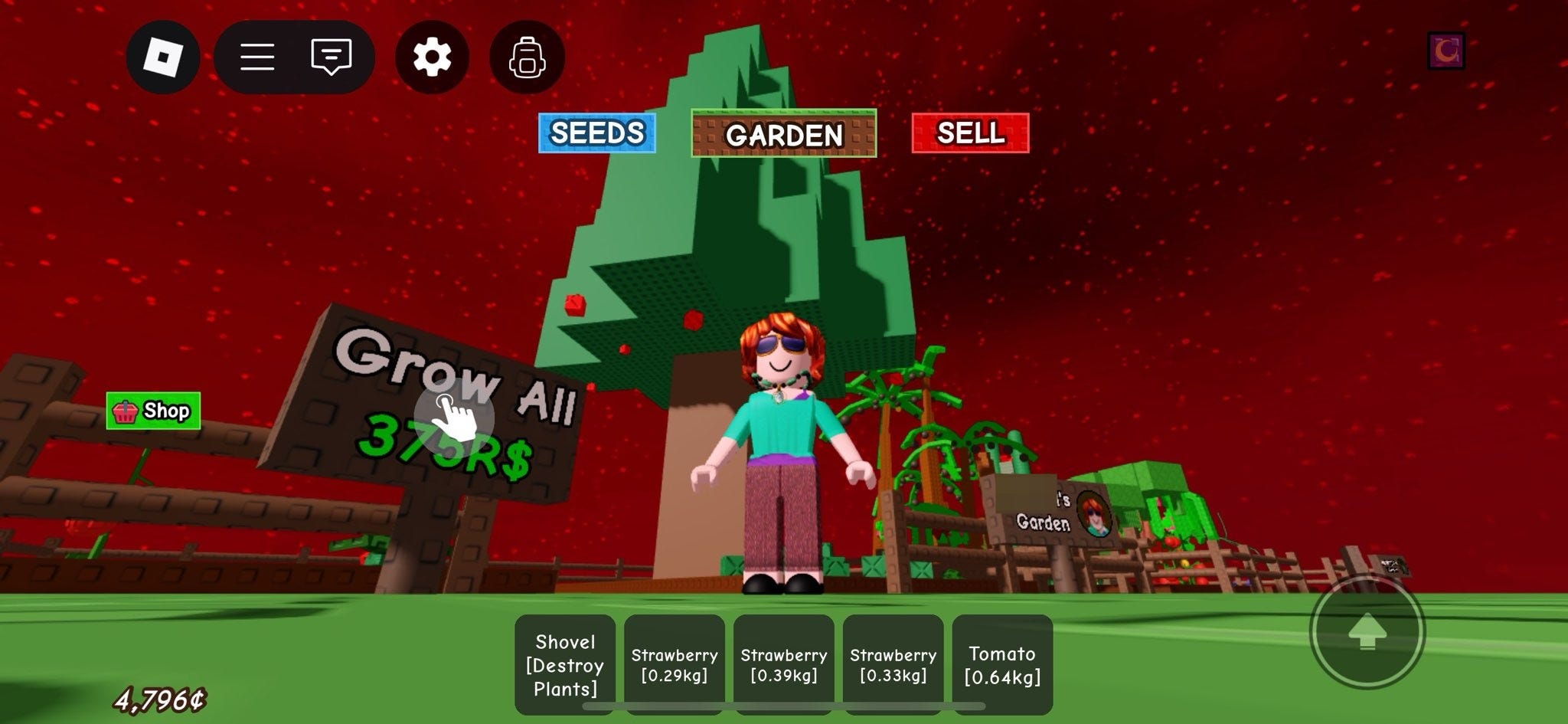Open the Shop

[152, 411]
